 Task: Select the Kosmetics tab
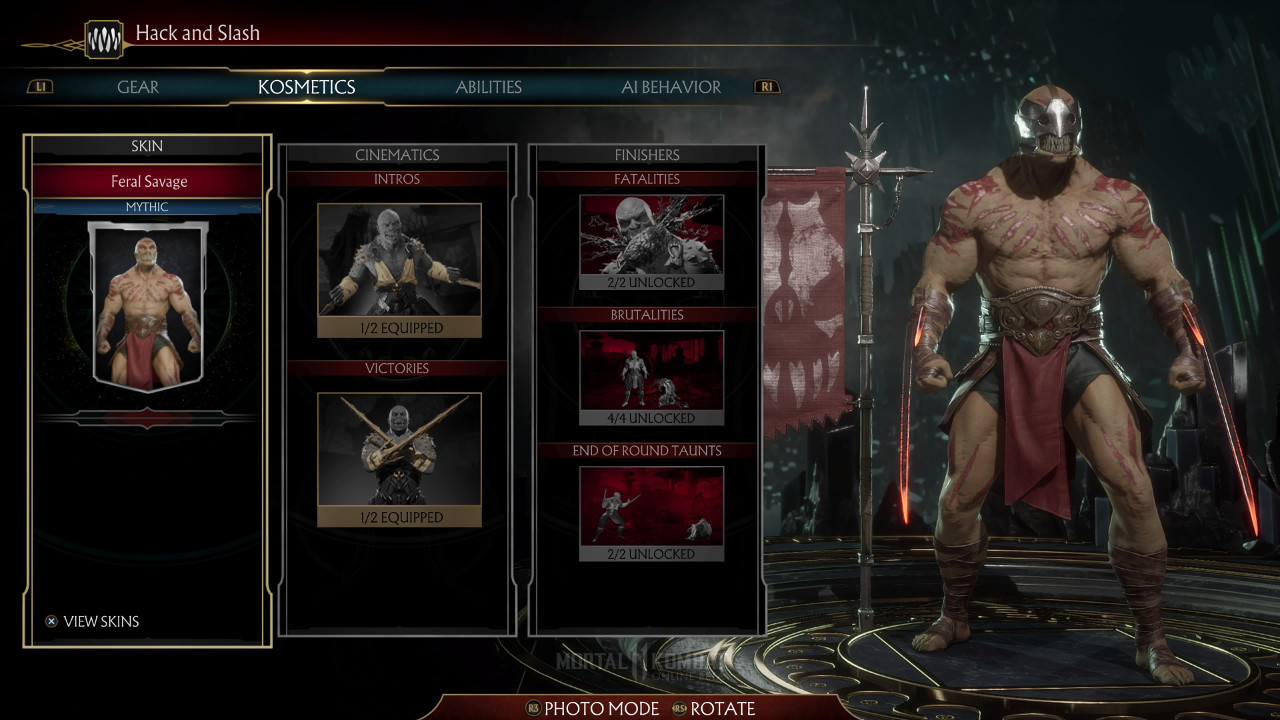click(x=306, y=87)
